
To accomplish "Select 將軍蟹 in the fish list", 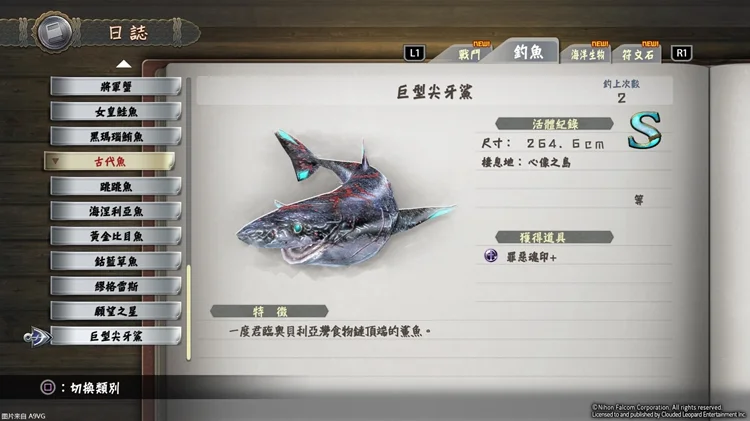I will click(115, 86).
